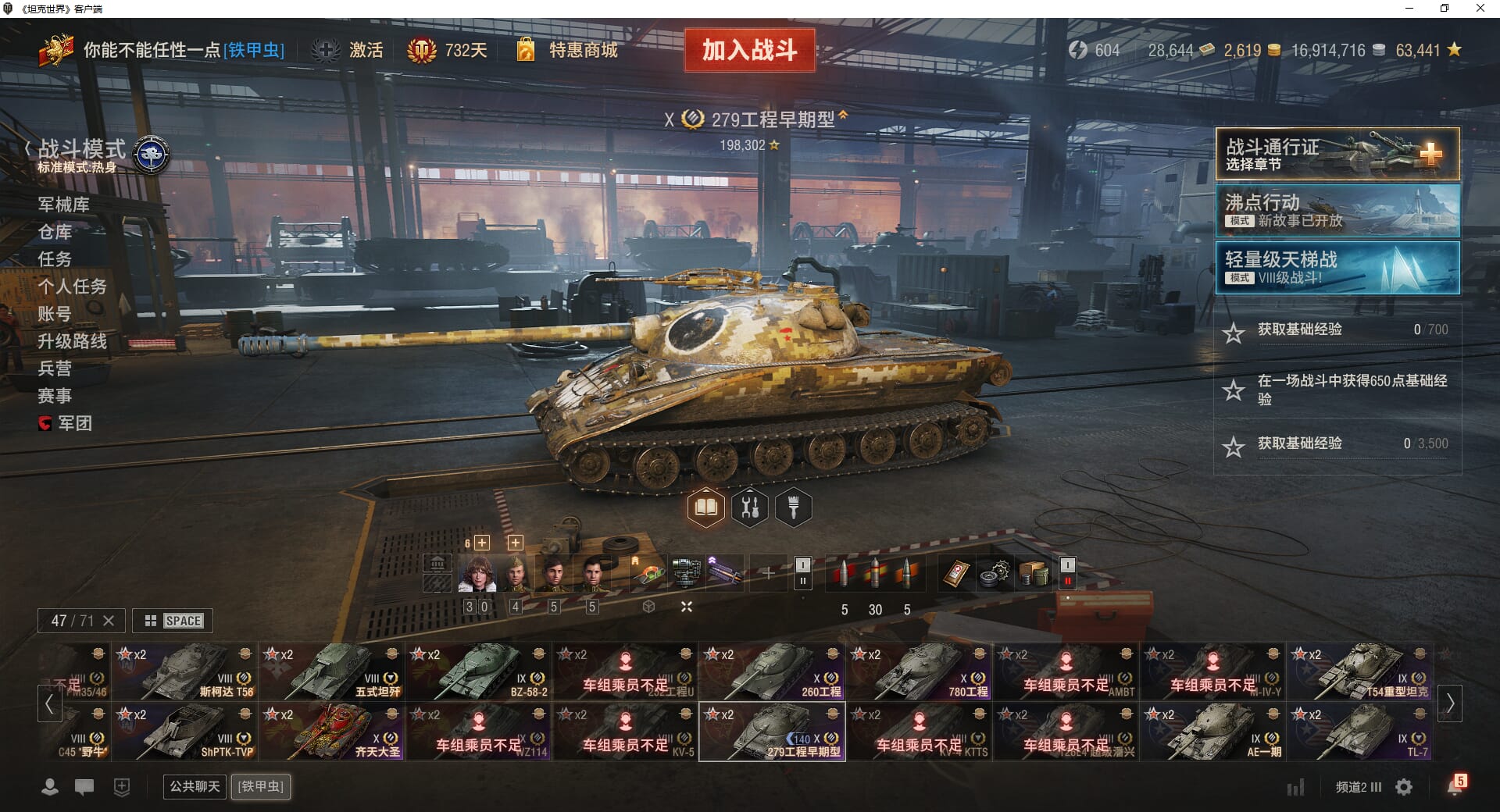Clear the 47 / 71 tank filter

(x=109, y=621)
